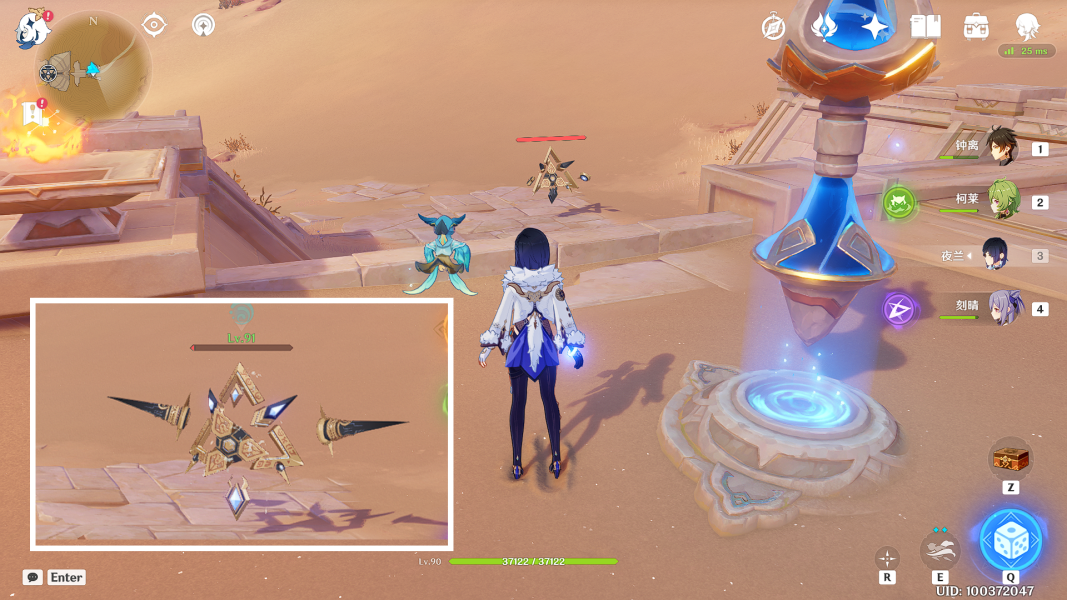This screenshot has width=1067, height=600.
Task: Activate the blue dice elemental burst
Action: click(x=1011, y=541)
